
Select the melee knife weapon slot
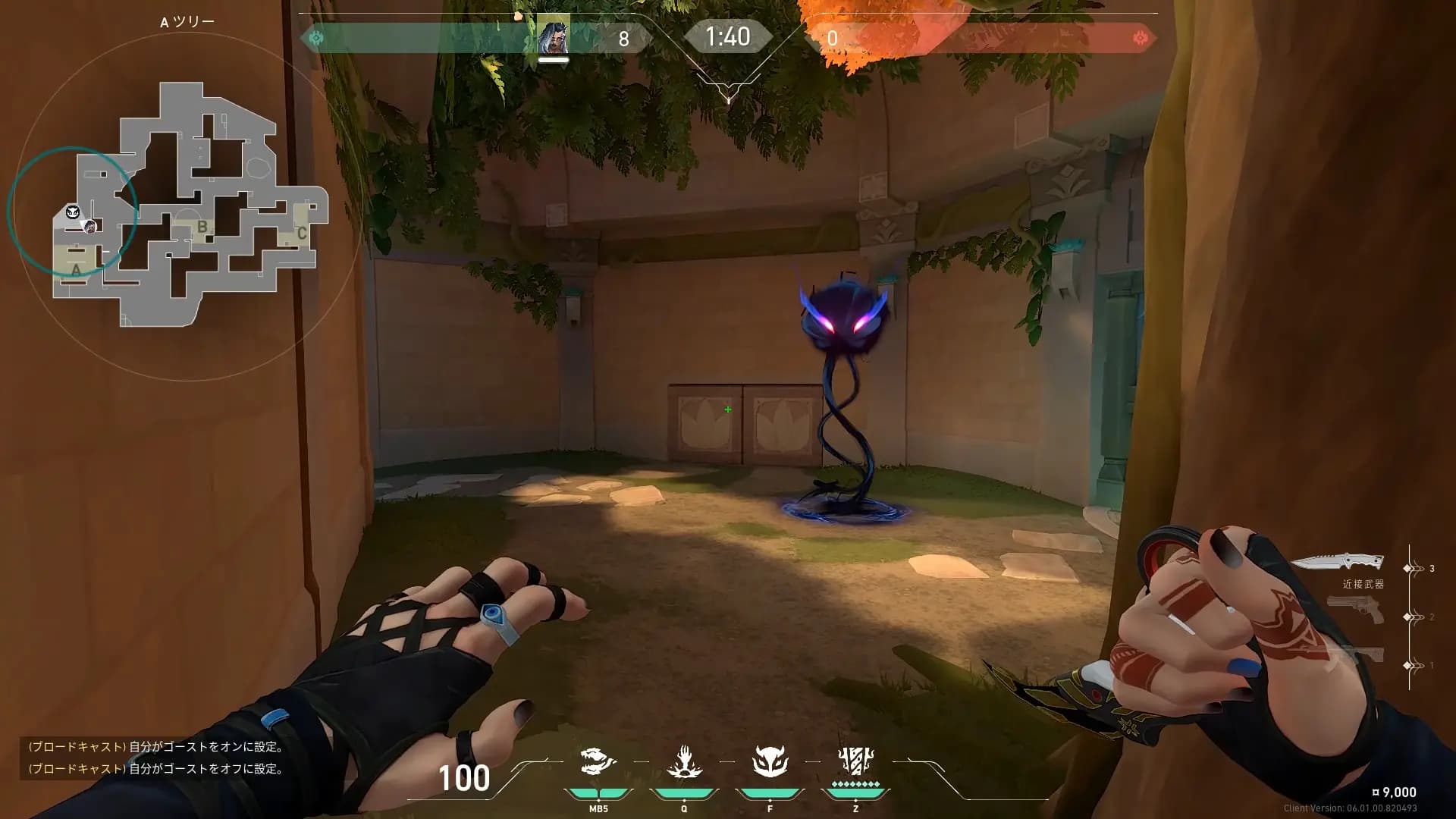point(1336,562)
